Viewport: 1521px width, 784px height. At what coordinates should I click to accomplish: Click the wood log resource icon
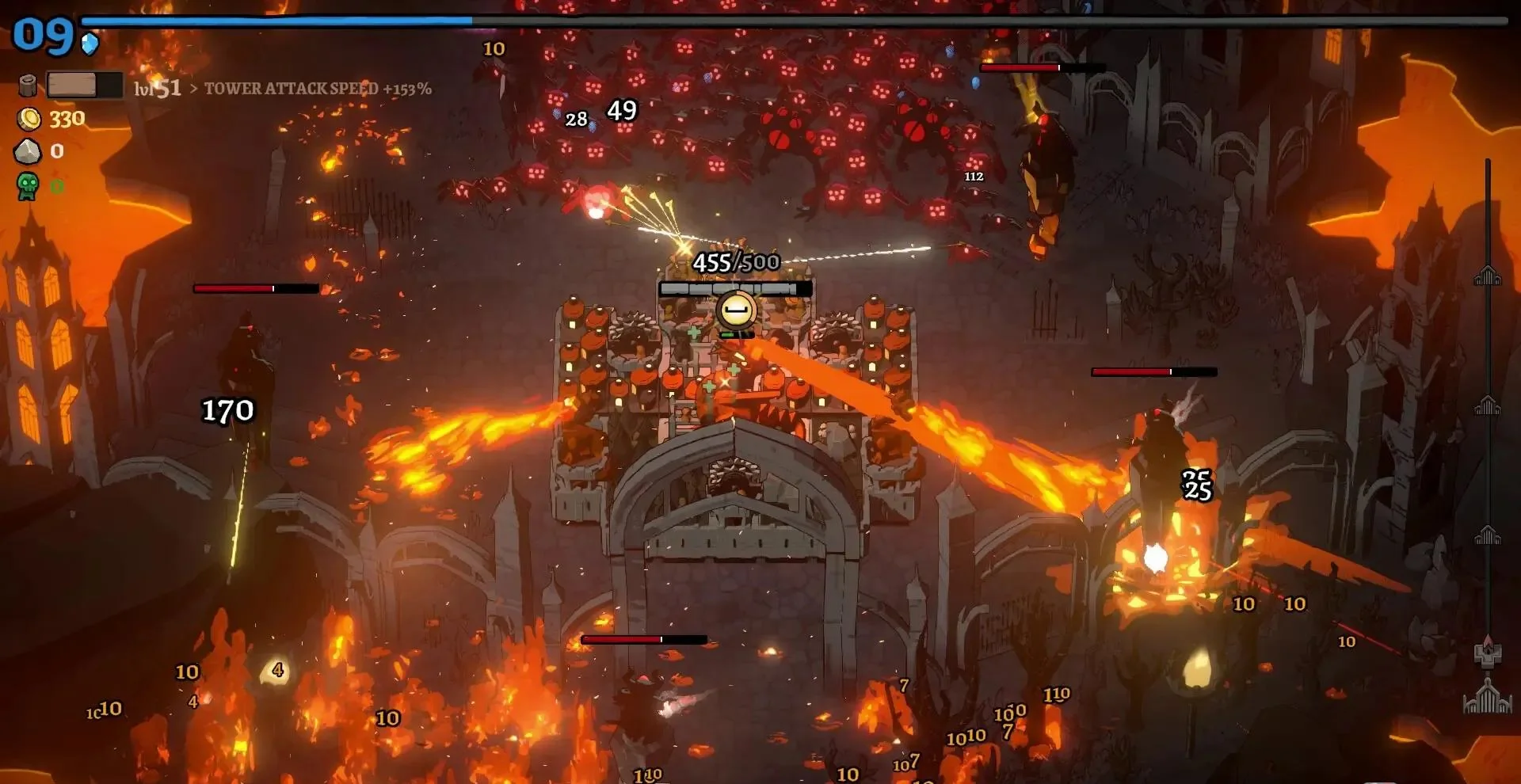coord(28,85)
